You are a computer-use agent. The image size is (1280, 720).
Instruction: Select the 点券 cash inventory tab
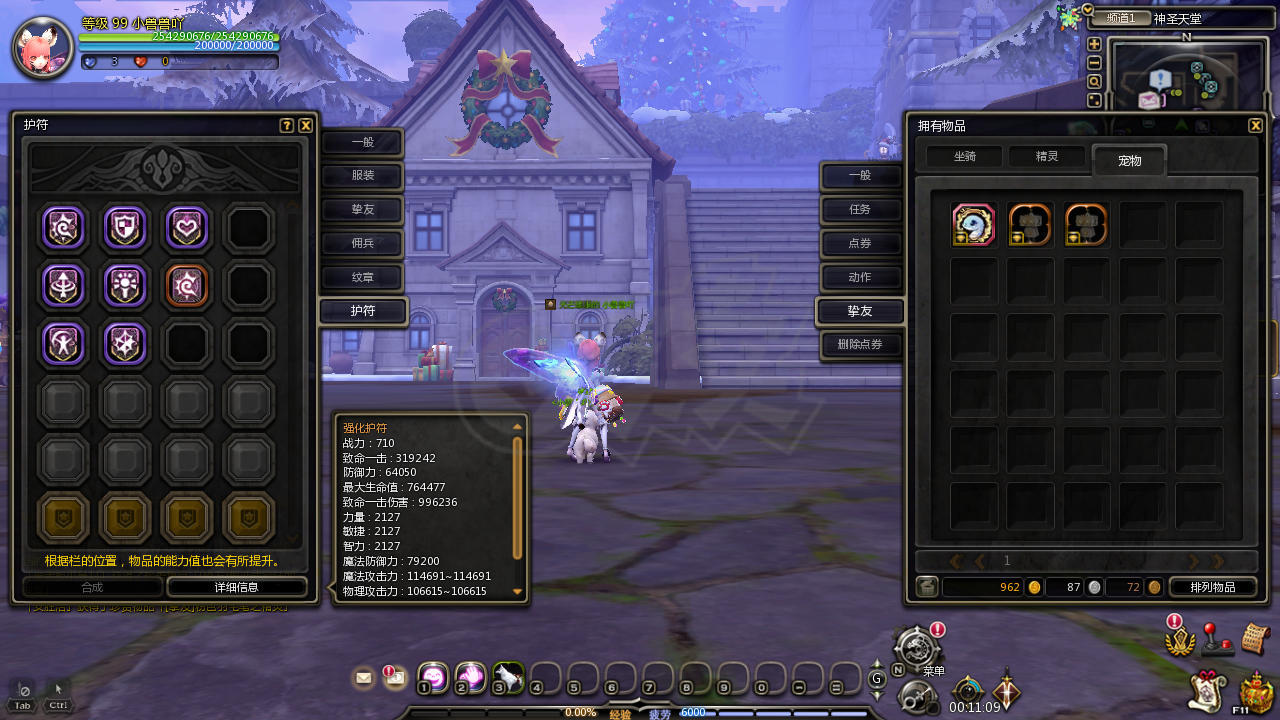[860, 243]
